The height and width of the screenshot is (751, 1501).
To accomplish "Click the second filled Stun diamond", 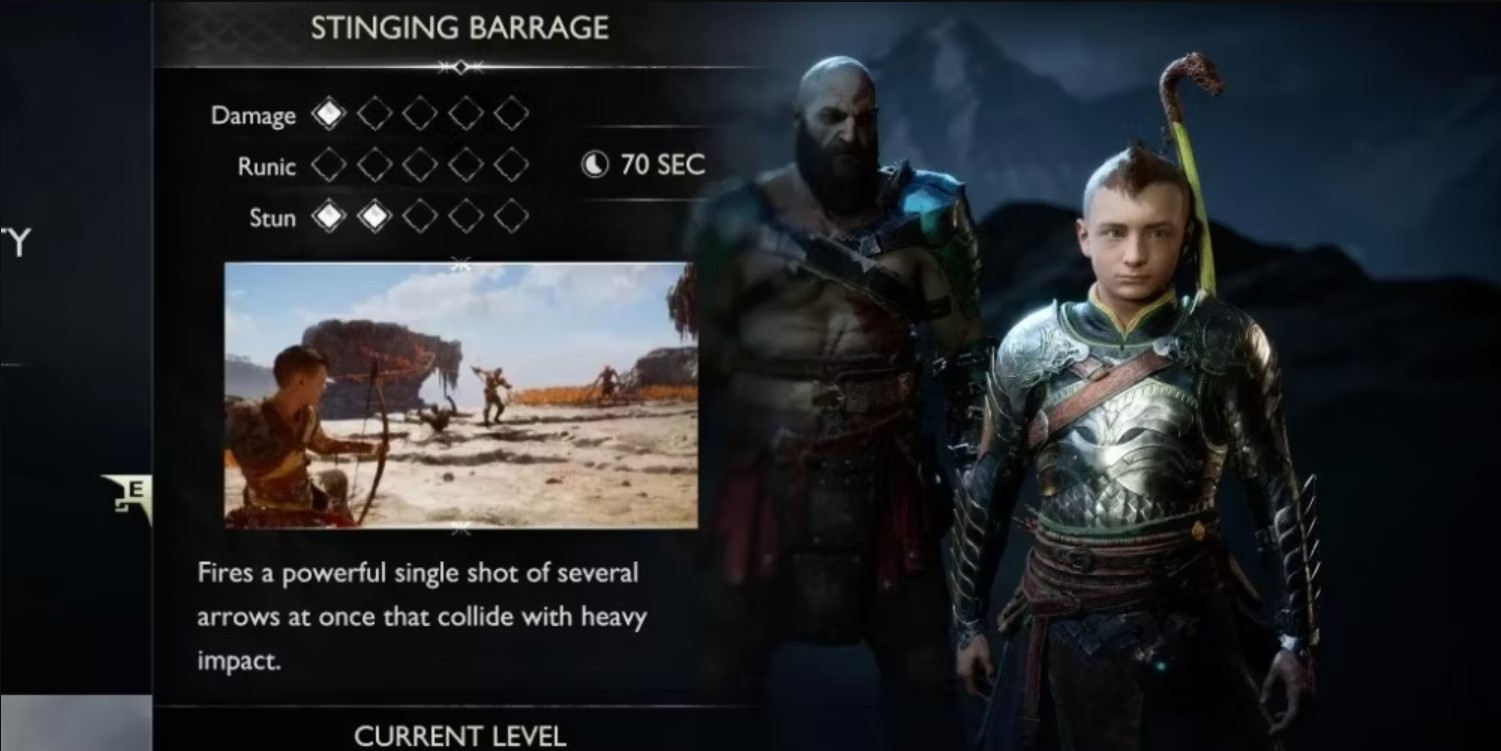I will [373, 217].
